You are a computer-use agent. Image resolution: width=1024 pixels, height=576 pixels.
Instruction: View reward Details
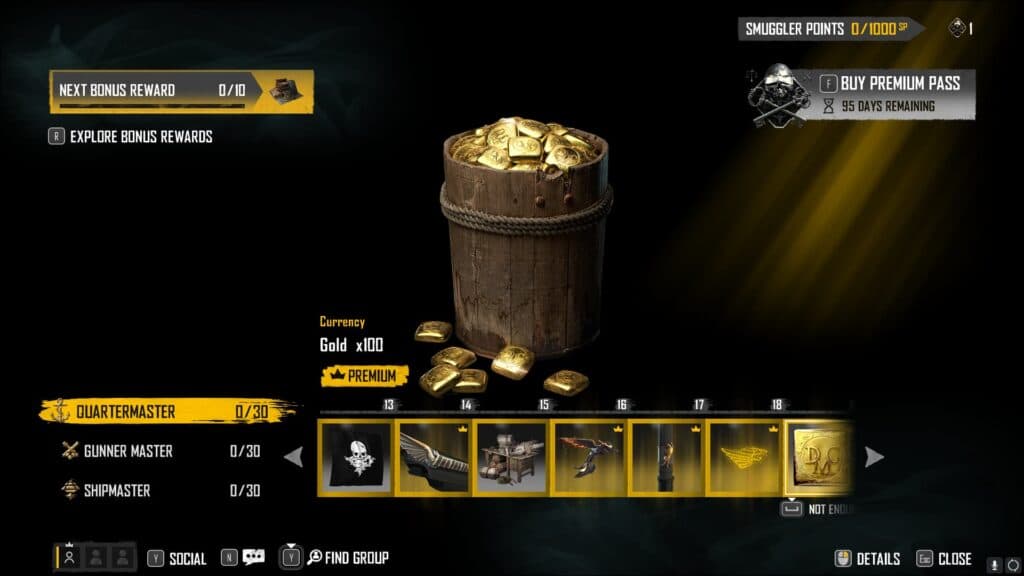pyautogui.click(x=868, y=559)
